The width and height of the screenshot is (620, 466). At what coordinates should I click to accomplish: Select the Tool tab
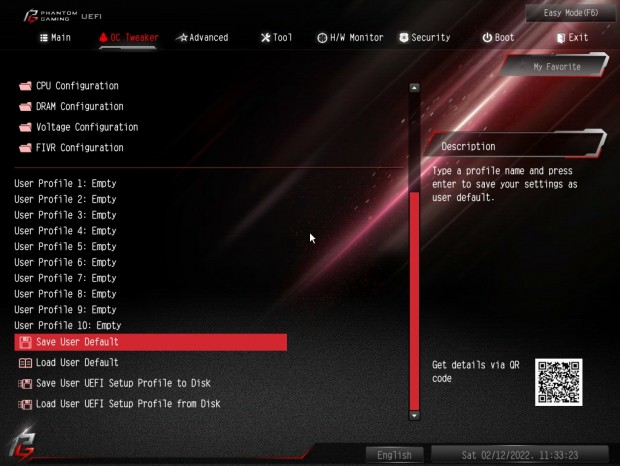(276, 37)
